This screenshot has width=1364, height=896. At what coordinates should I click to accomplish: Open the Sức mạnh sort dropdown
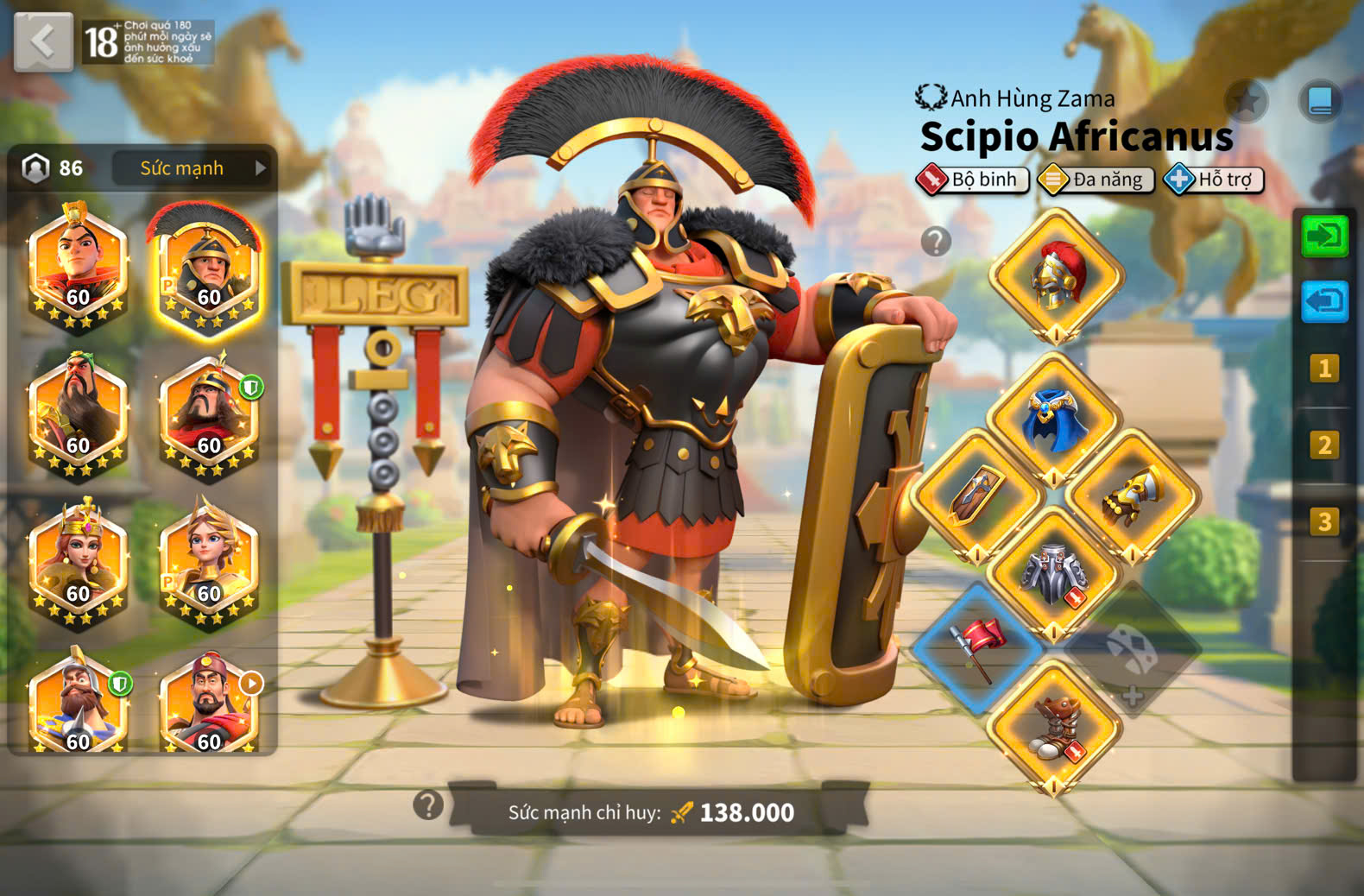[193, 168]
